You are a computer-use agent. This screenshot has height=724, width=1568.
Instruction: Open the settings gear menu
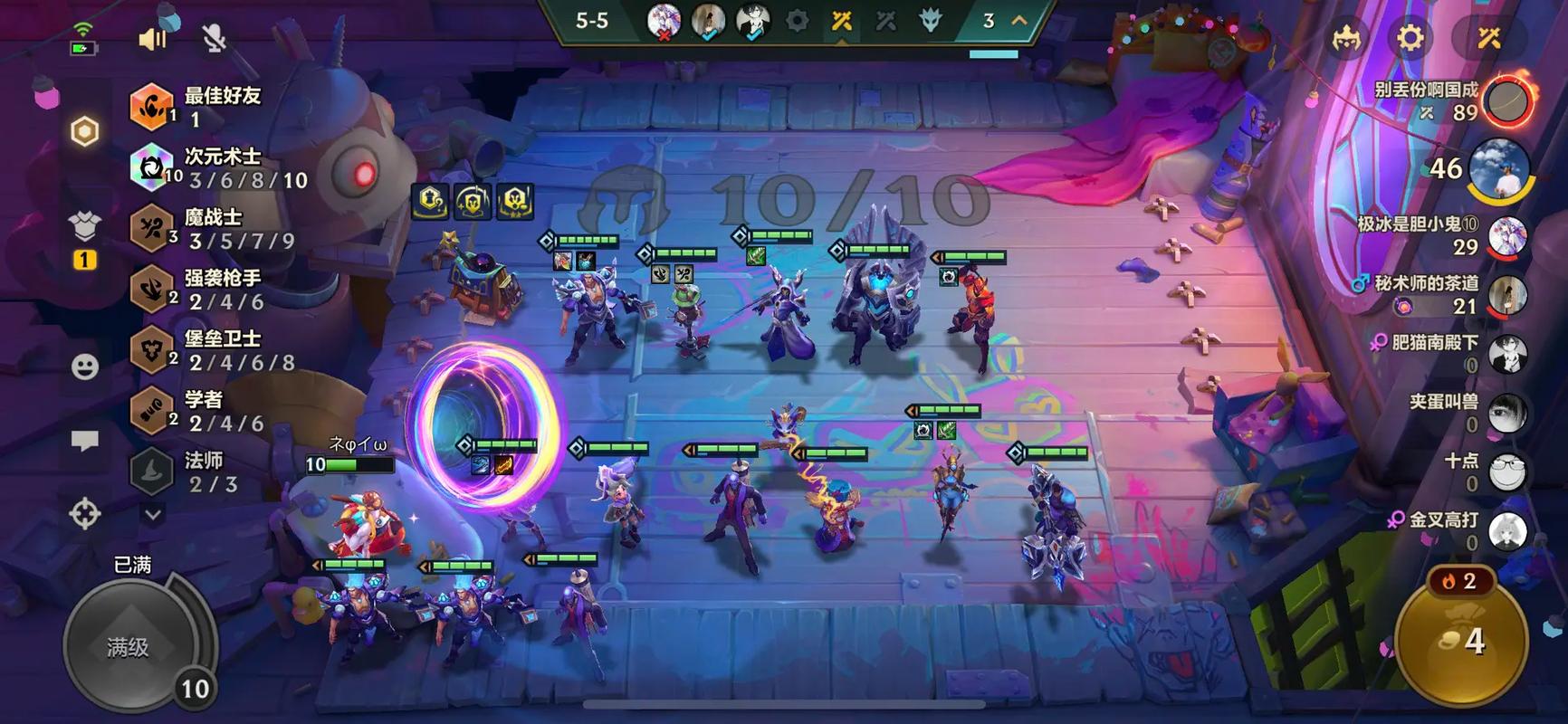pyautogui.click(x=1410, y=38)
